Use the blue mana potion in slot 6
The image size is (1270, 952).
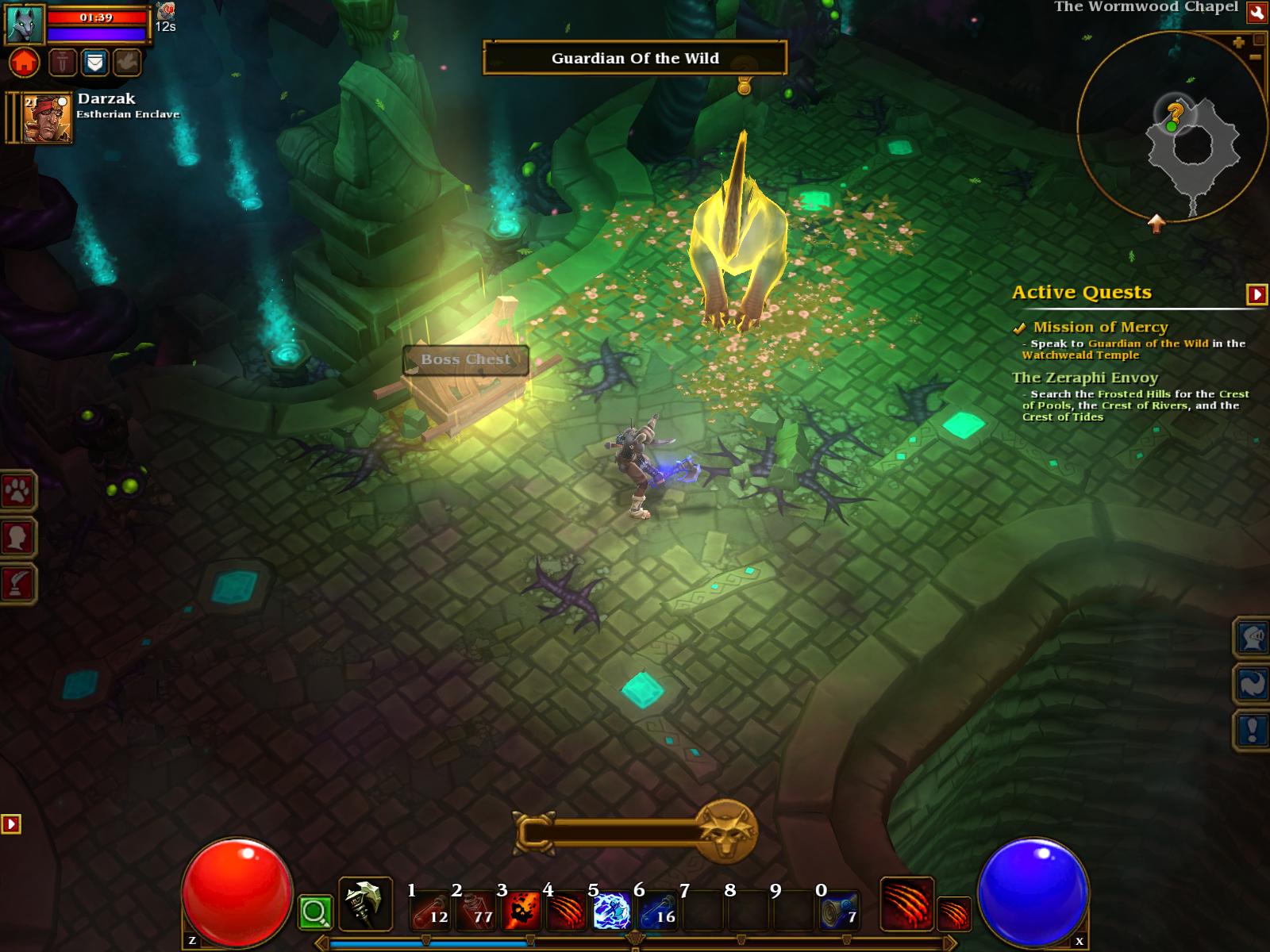[x=657, y=910]
